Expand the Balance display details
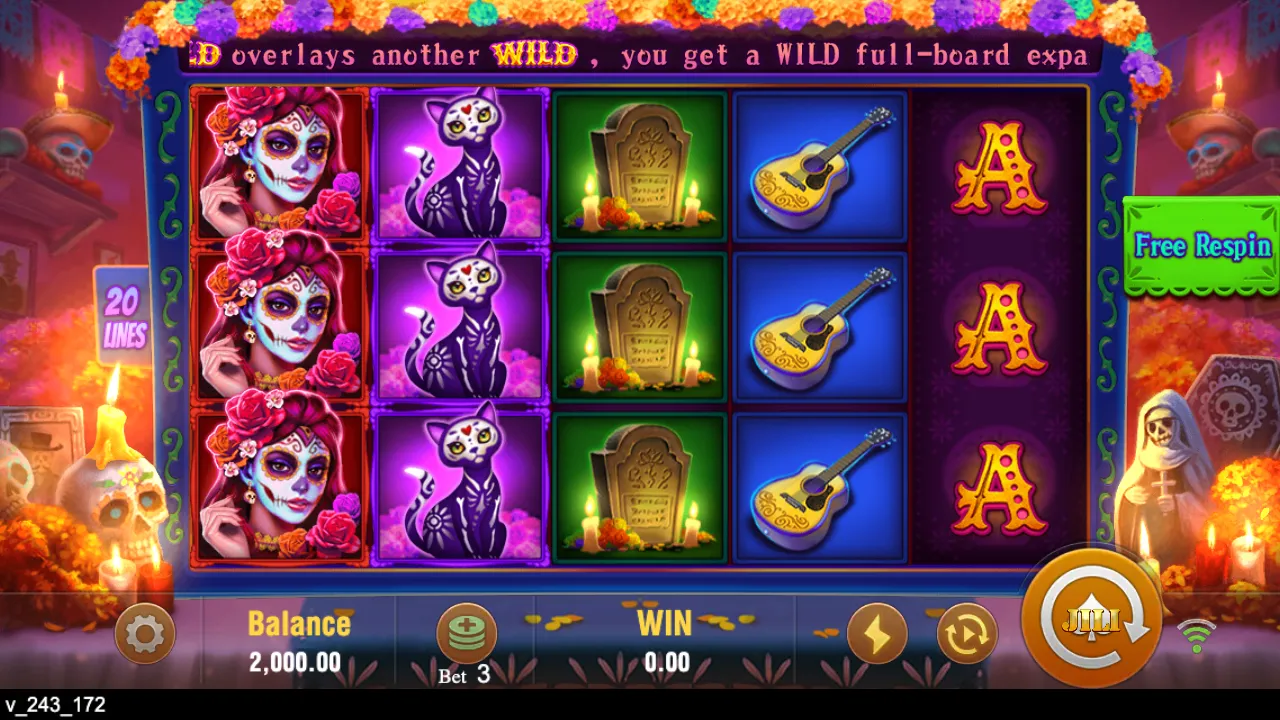 tap(298, 623)
